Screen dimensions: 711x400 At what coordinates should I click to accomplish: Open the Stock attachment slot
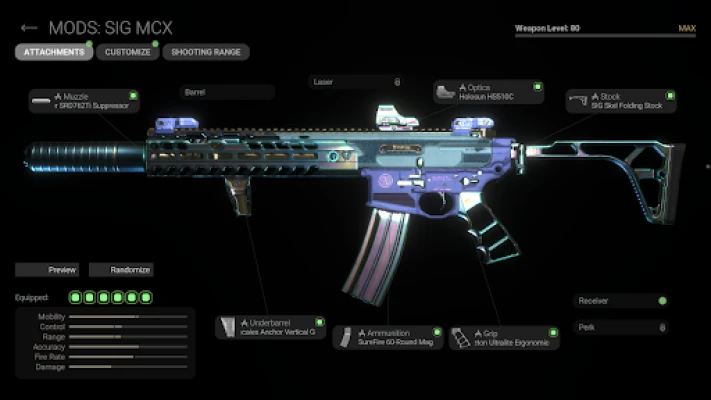point(620,100)
